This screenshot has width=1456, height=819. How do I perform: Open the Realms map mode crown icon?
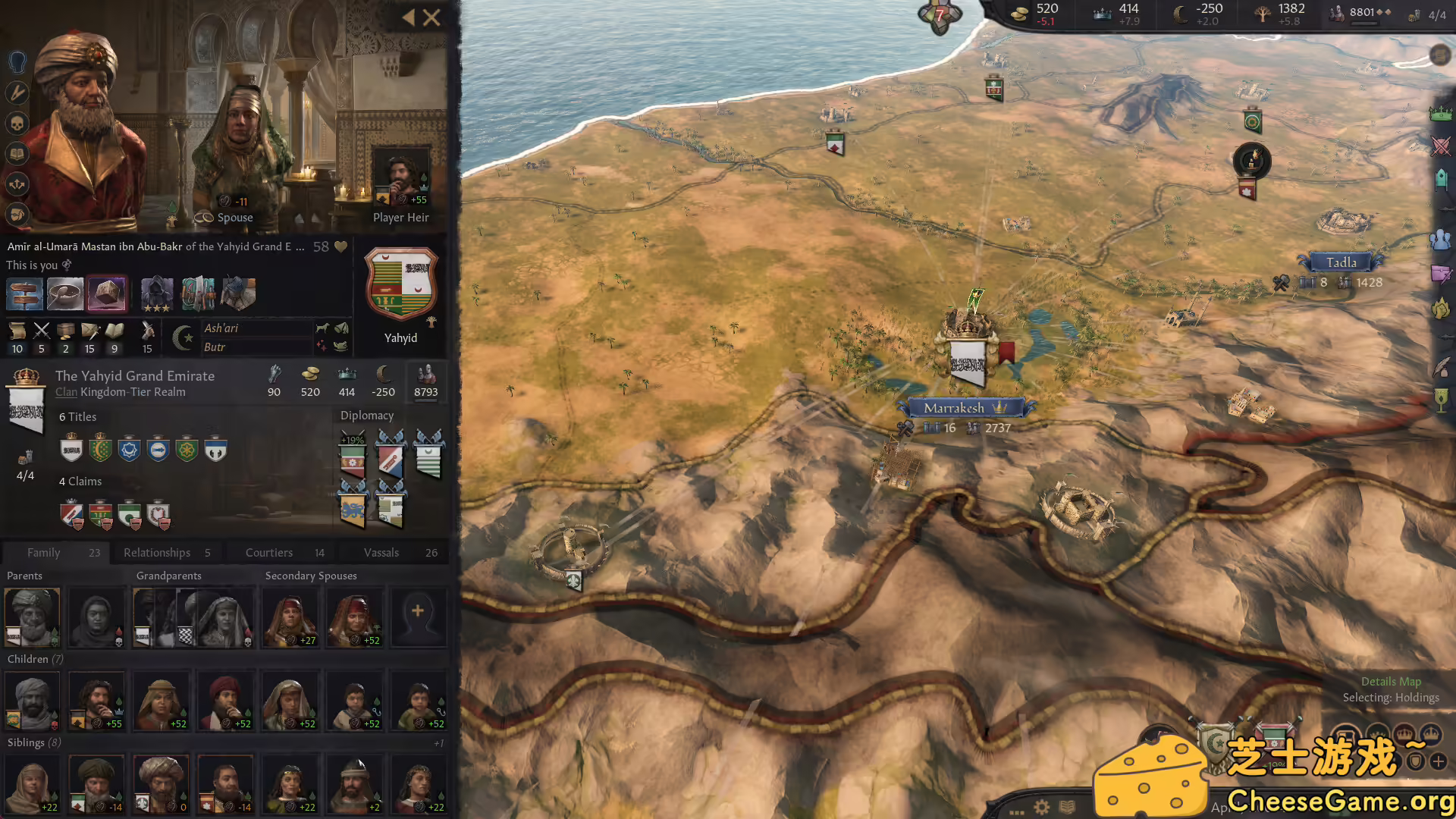1439,114
